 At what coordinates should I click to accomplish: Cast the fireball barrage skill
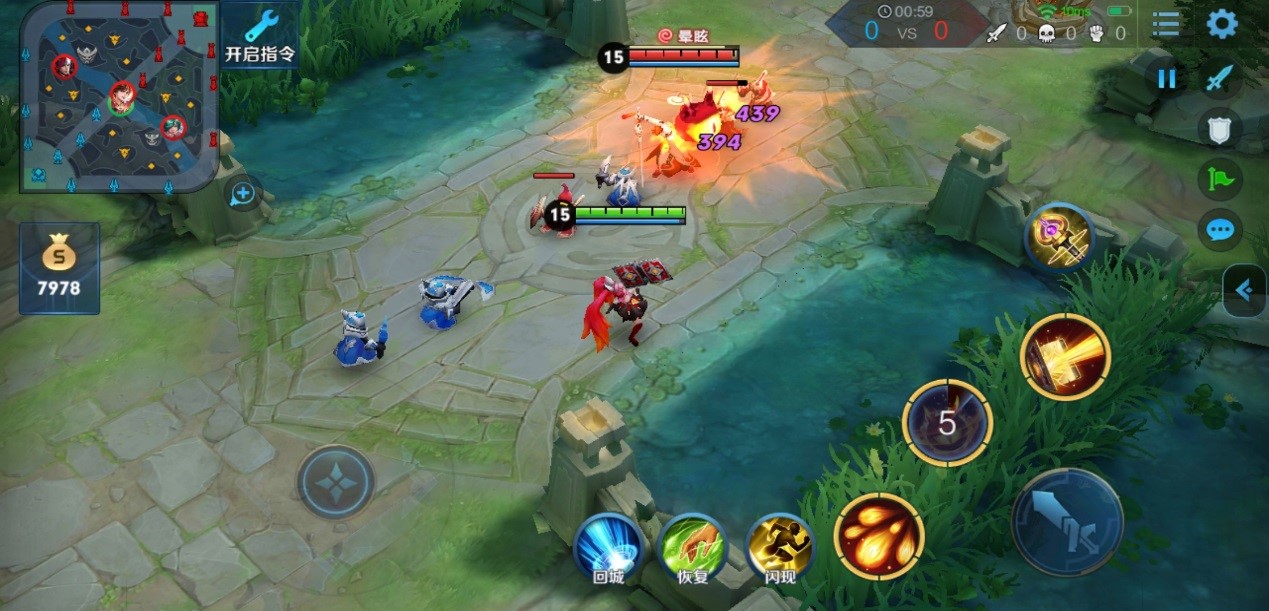pos(879,535)
